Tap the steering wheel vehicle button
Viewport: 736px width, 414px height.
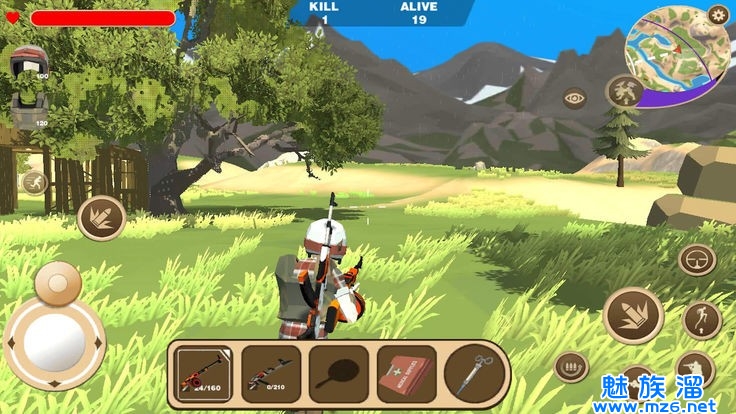pyautogui.click(x=697, y=260)
